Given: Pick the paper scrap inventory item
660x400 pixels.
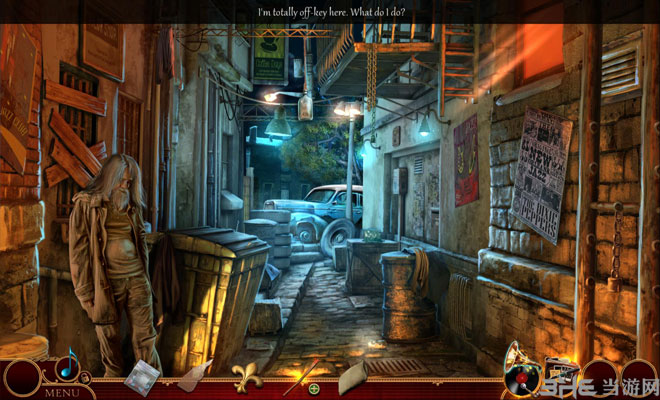Looking at the screenshot, I should [x=193, y=375].
